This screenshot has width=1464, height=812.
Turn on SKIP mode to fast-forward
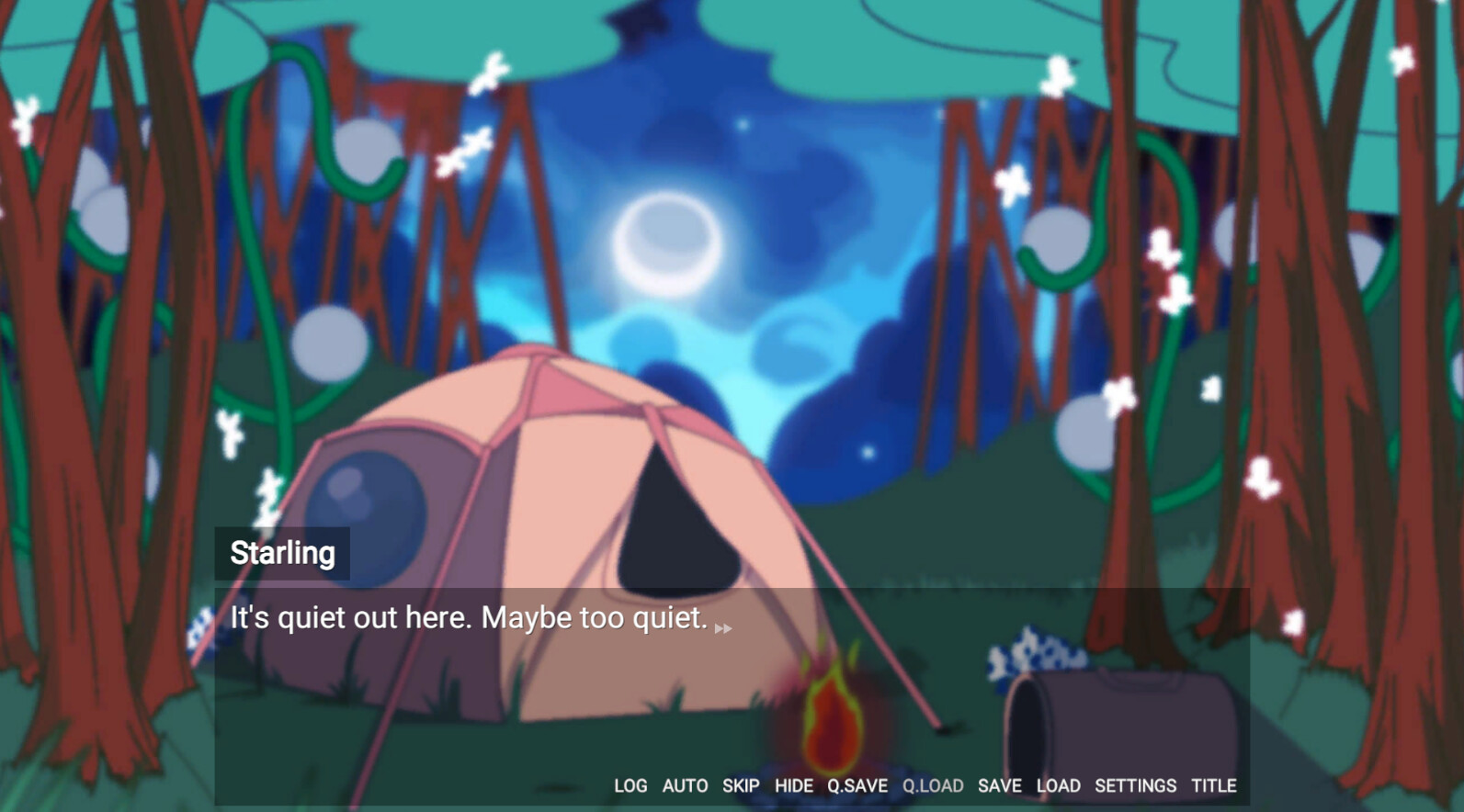pos(741,786)
